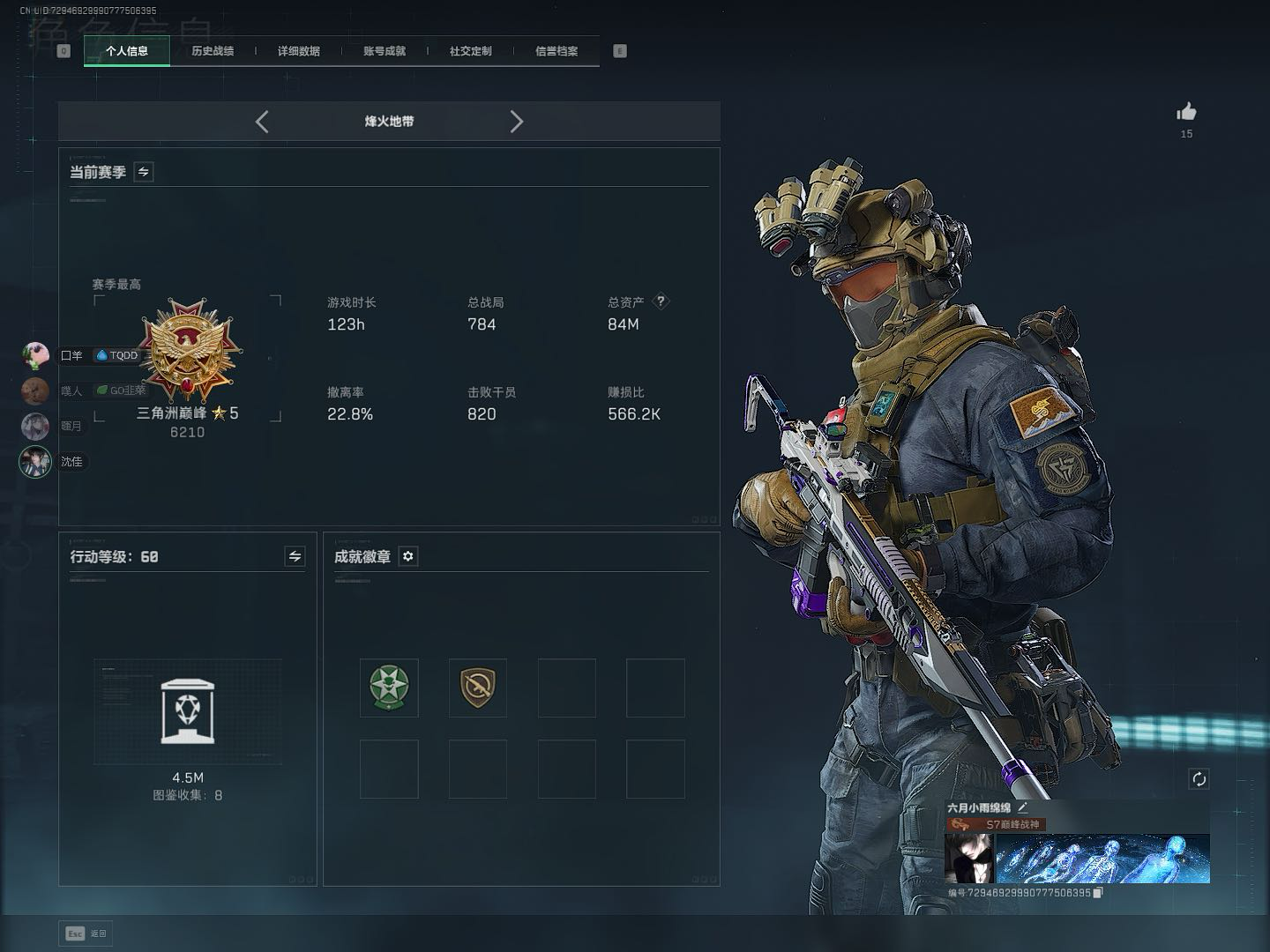Screen dimensions: 1270x952
Task: Switch to the 个人信息 tab
Action: click(127, 51)
